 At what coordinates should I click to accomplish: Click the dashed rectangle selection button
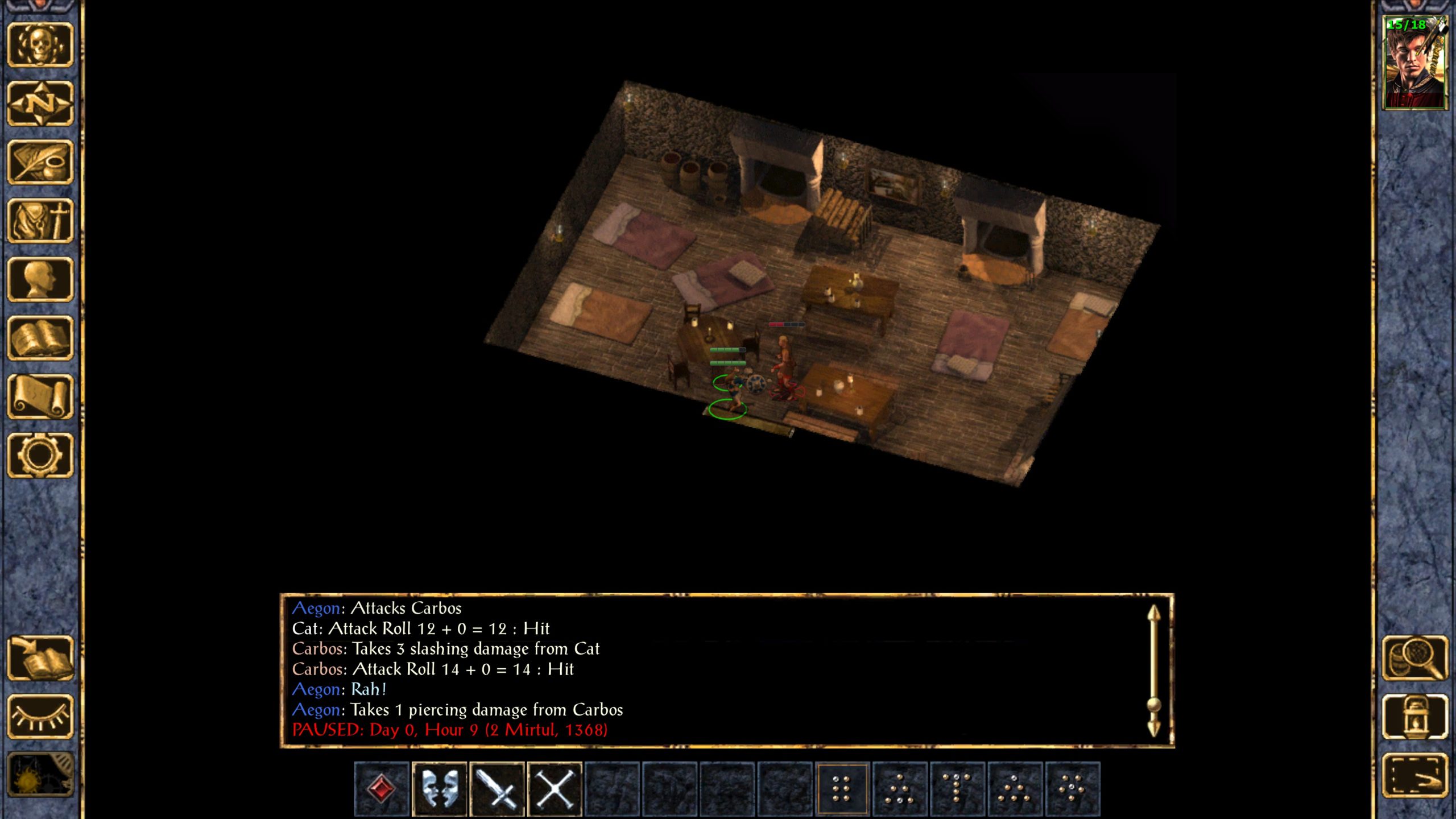tap(1414, 775)
